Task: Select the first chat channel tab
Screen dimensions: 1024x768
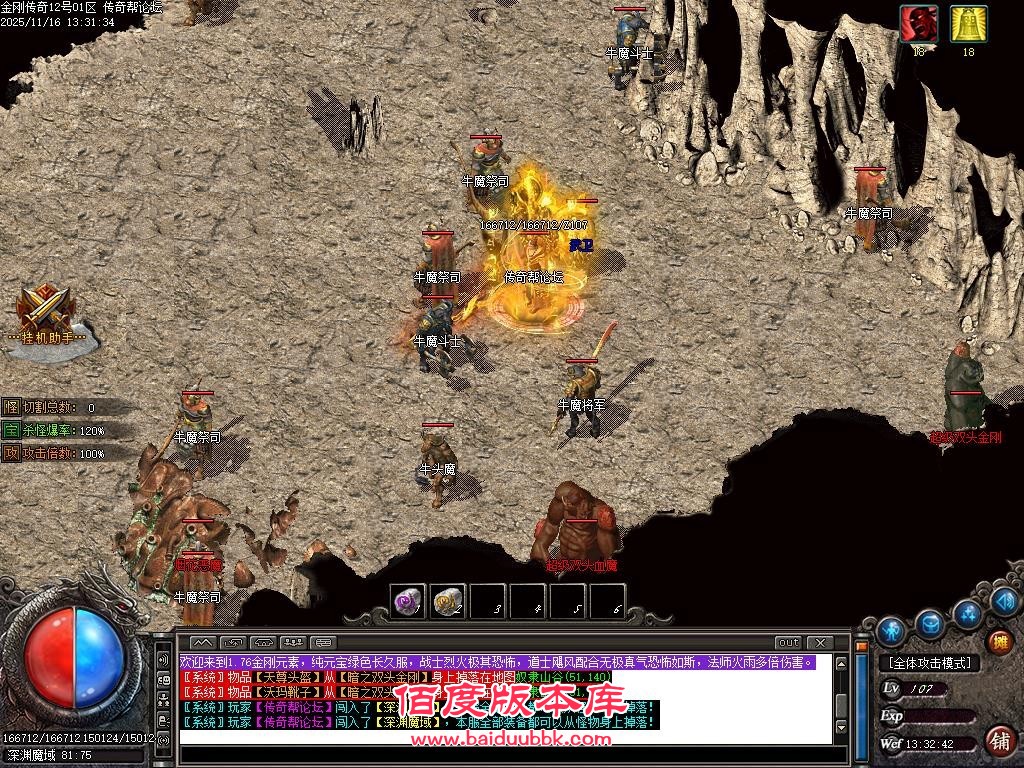Action: [x=203, y=642]
